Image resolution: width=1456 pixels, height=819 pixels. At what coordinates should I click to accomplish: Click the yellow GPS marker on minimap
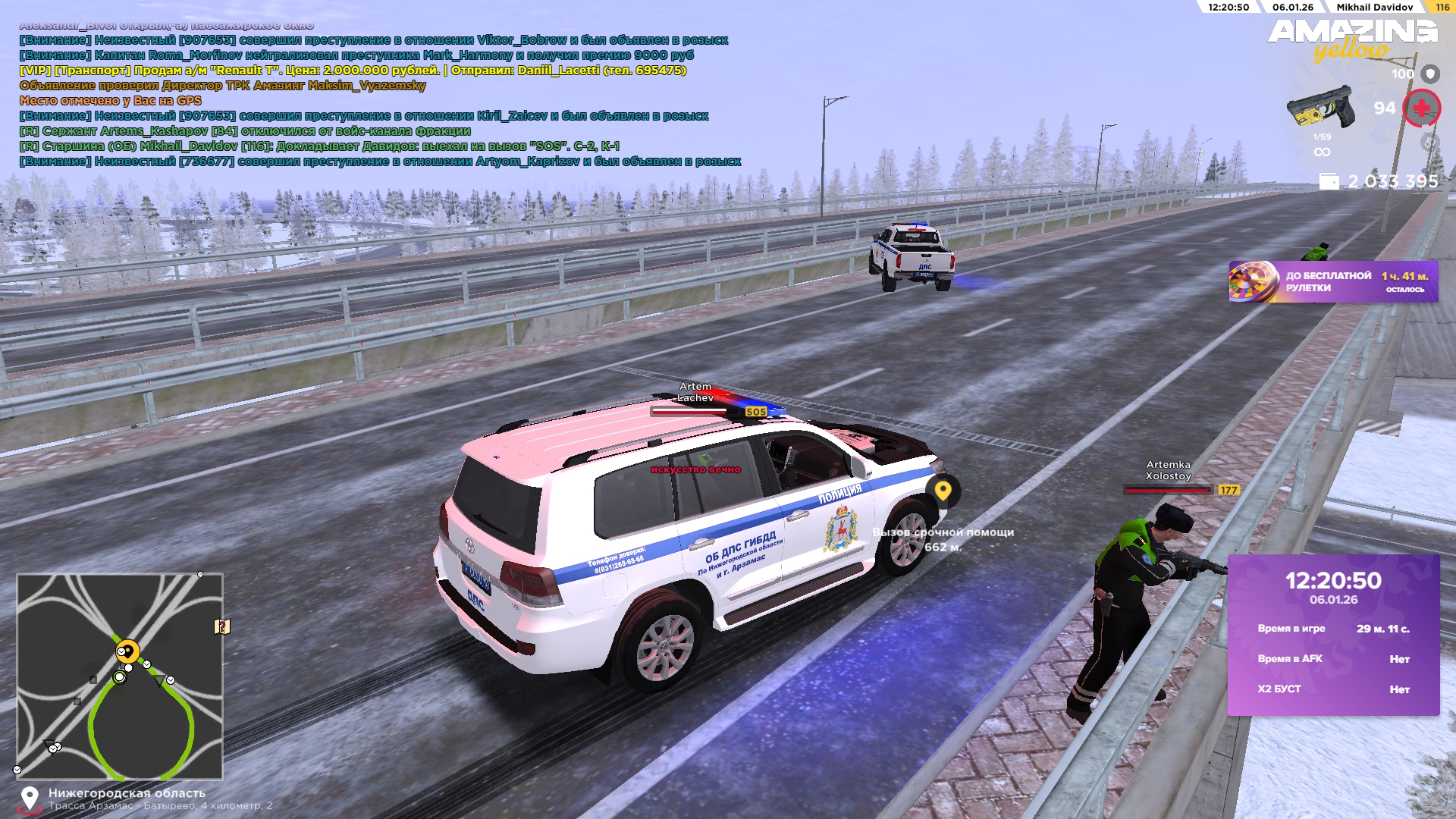point(127,651)
